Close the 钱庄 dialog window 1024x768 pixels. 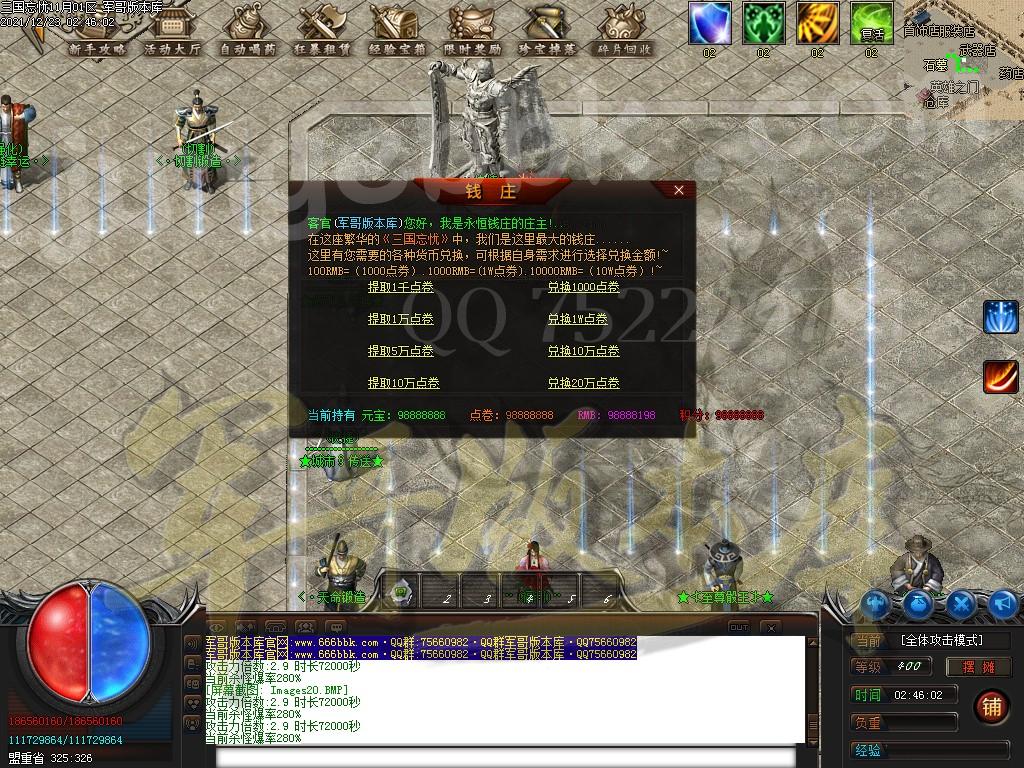[679, 190]
